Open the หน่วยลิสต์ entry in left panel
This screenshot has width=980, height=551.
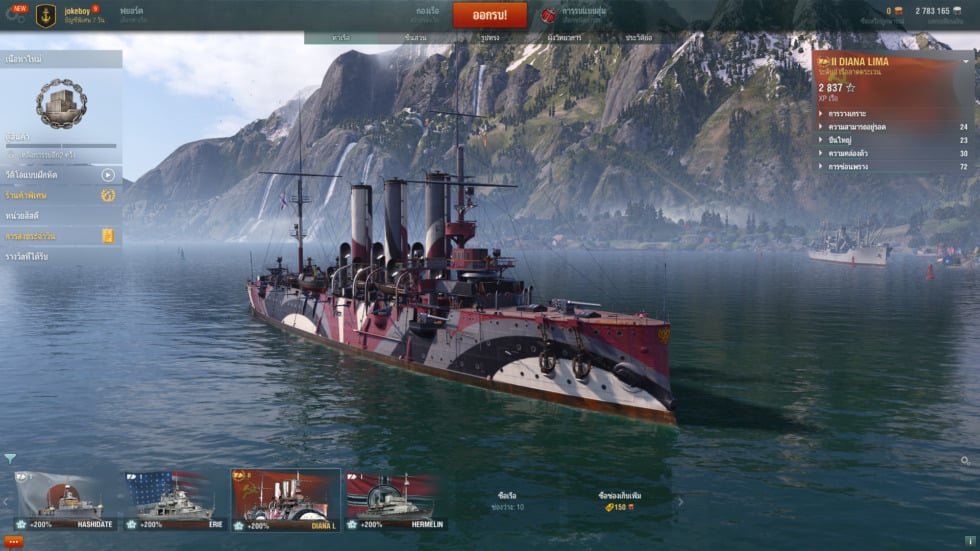pyautogui.click(x=61, y=216)
